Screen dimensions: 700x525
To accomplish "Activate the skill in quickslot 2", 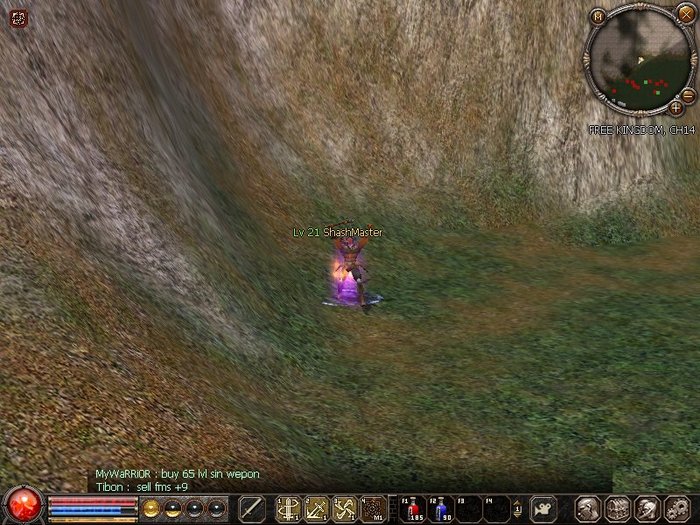I will click(317, 508).
